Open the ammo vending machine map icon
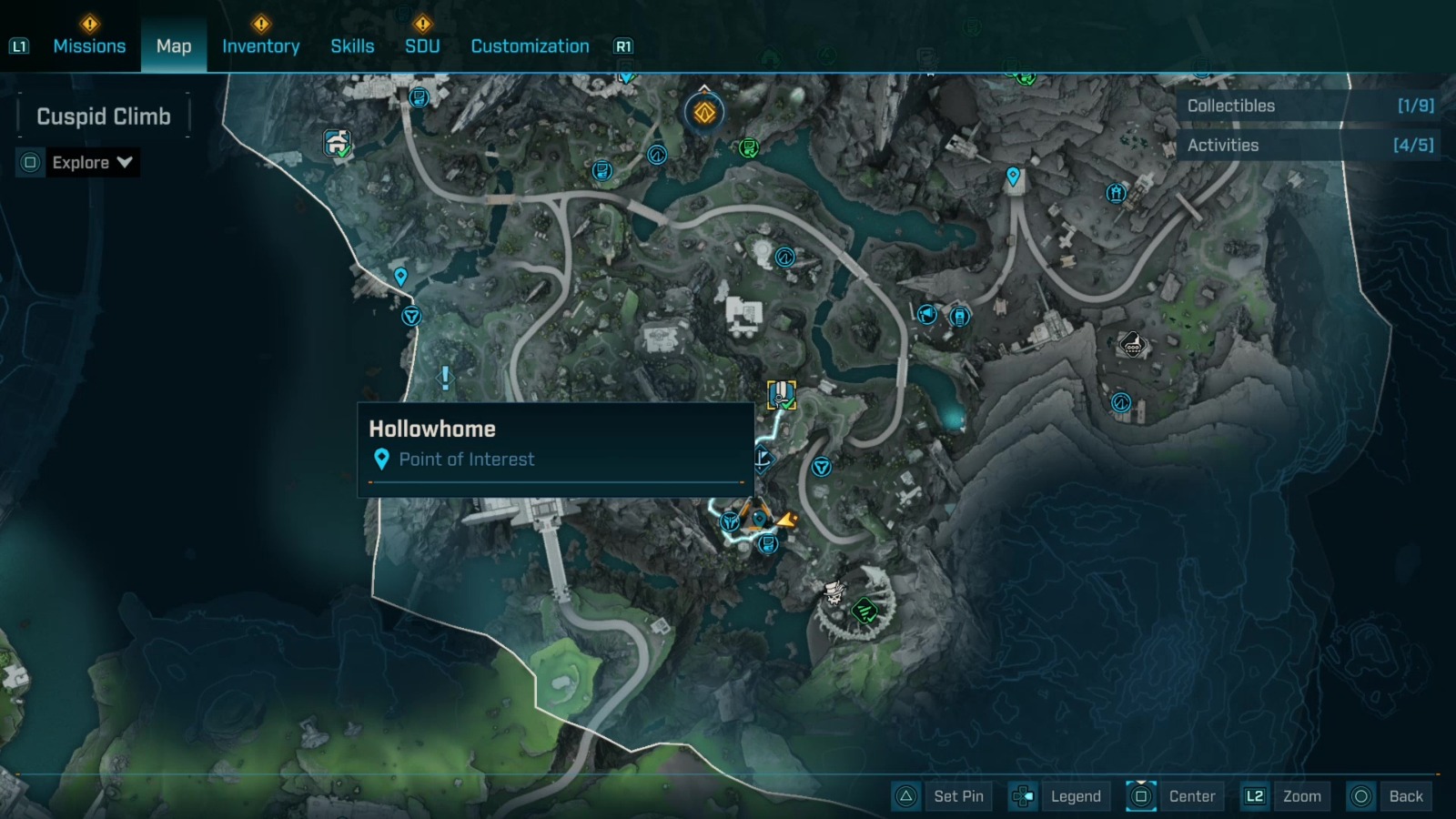 [x=958, y=315]
